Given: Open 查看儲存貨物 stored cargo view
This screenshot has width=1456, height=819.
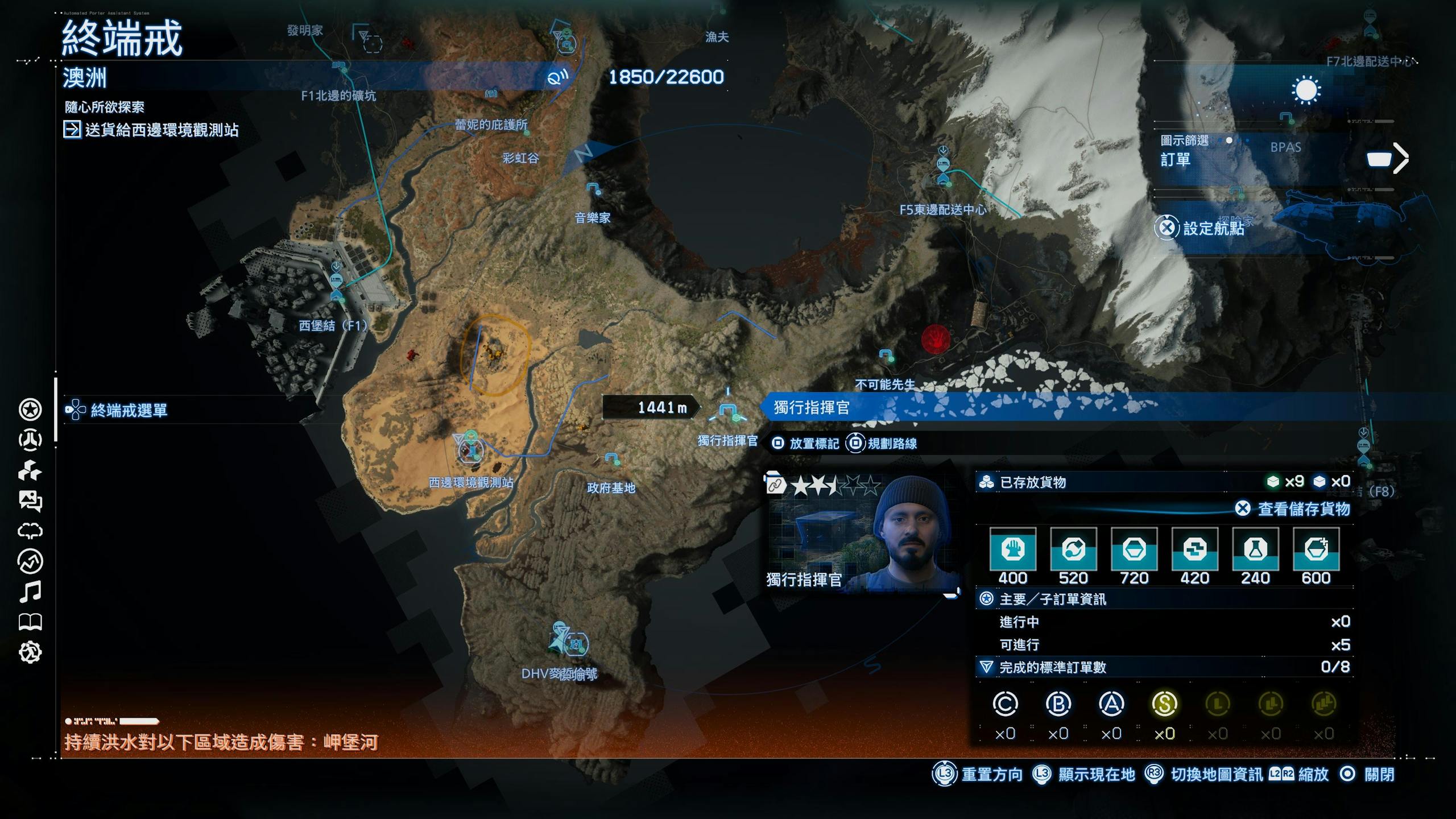Looking at the screenshot, I should (x=1302, y=508).
